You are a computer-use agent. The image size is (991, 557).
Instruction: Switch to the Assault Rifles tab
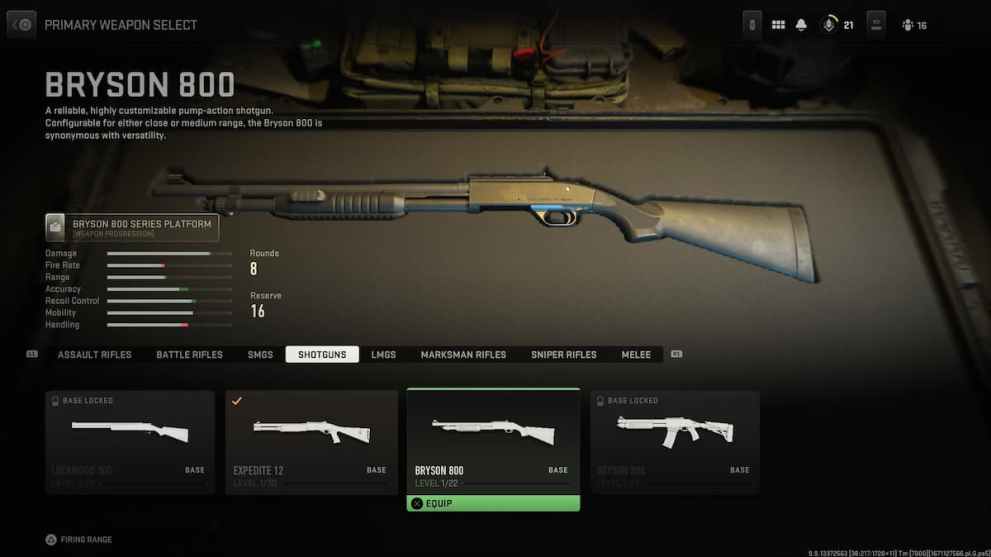pyautogui.click(x=95, y=355)
